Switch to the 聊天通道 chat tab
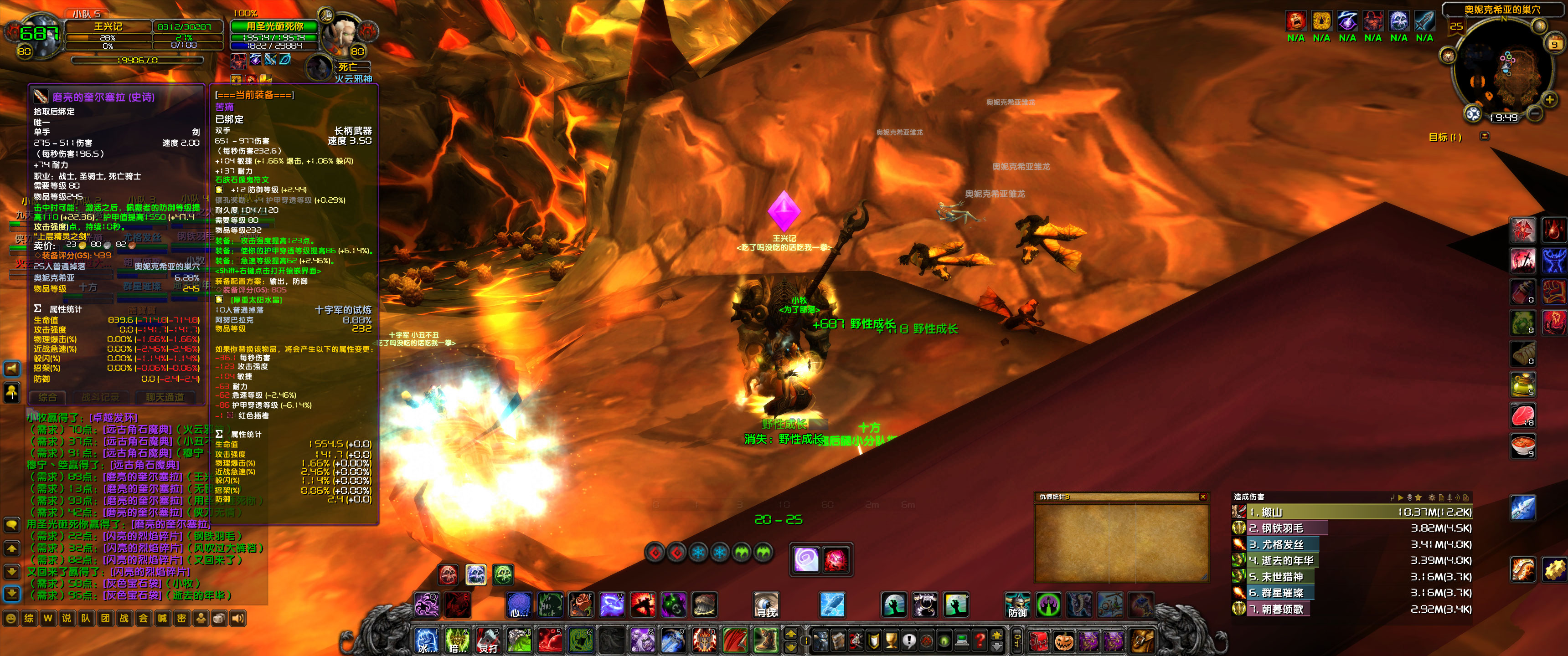Image resolution: width=1568 pixels, height=656 pixels. tap(165, 397)
